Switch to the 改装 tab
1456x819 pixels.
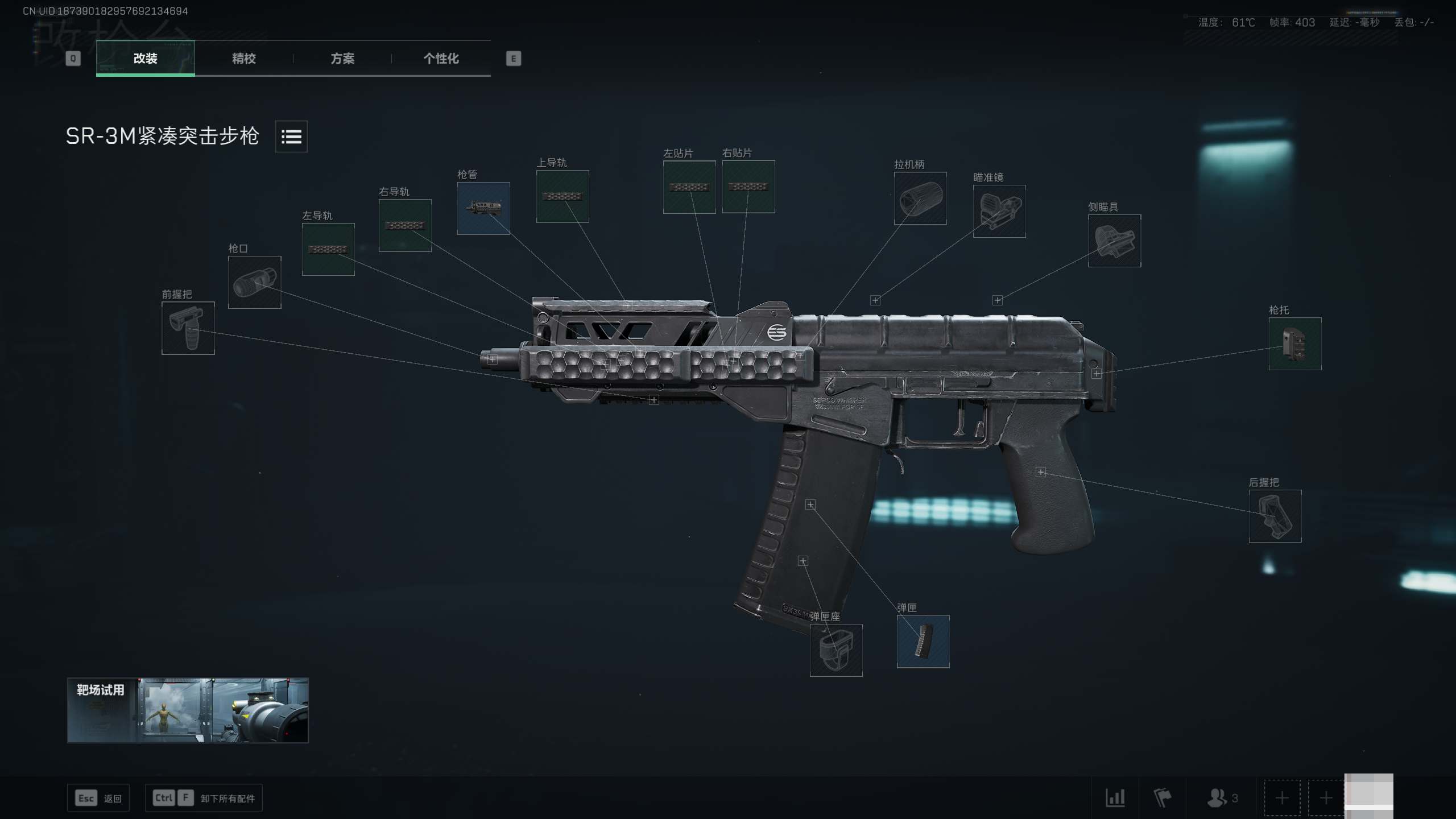[145, 58]
